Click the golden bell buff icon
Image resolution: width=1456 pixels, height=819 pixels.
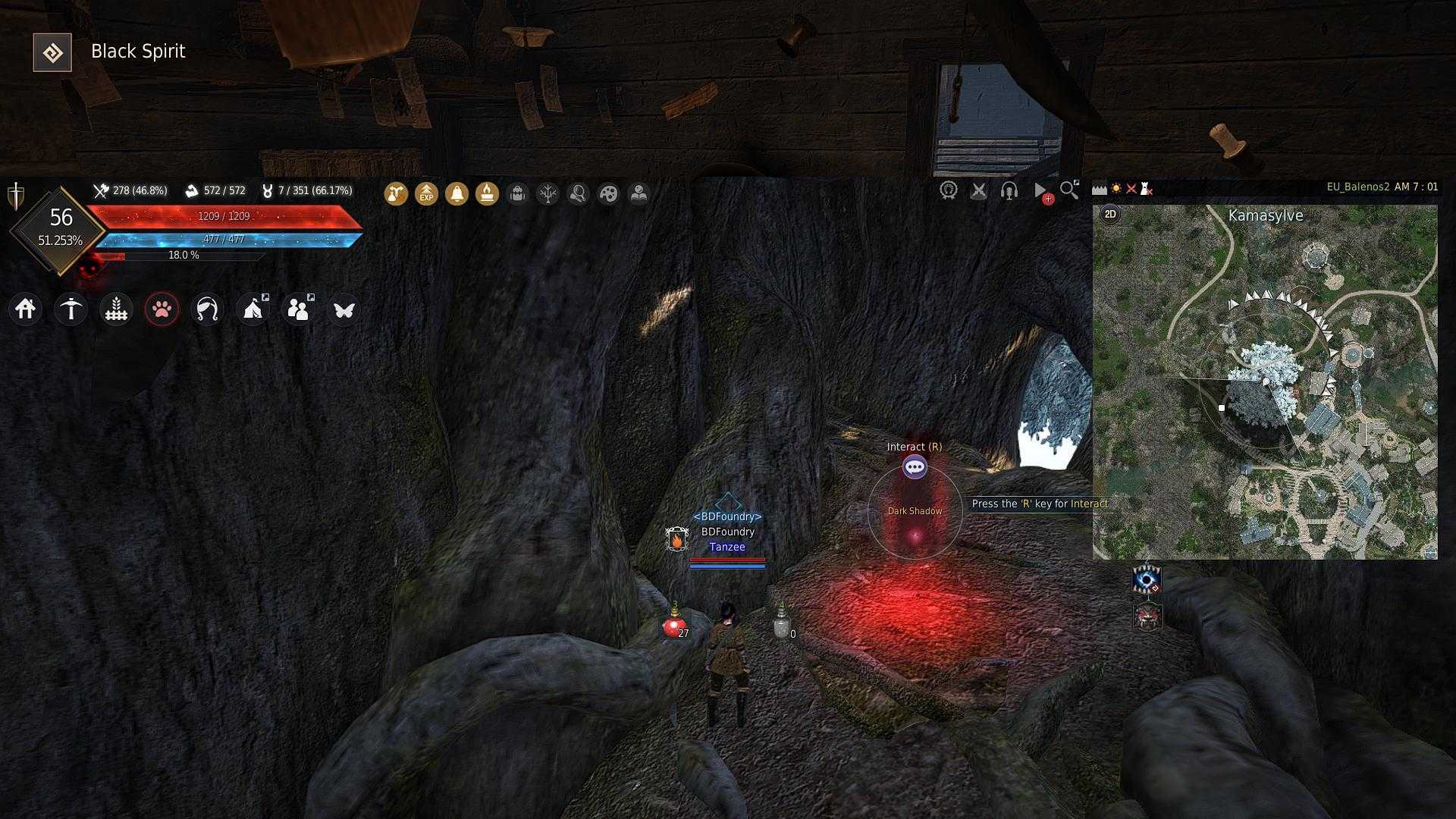(457, 194)
